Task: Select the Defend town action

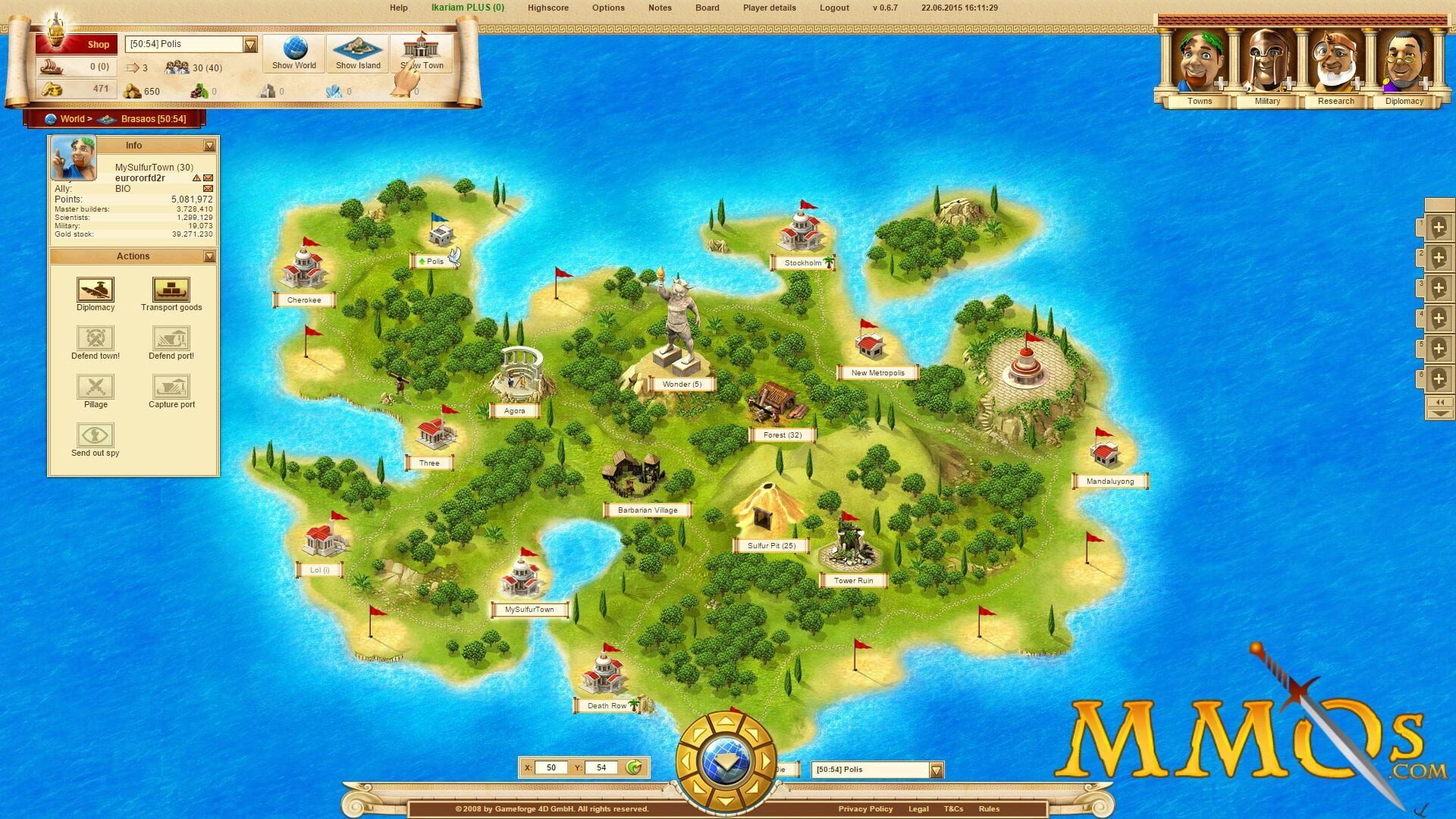Action: point(95,339)
